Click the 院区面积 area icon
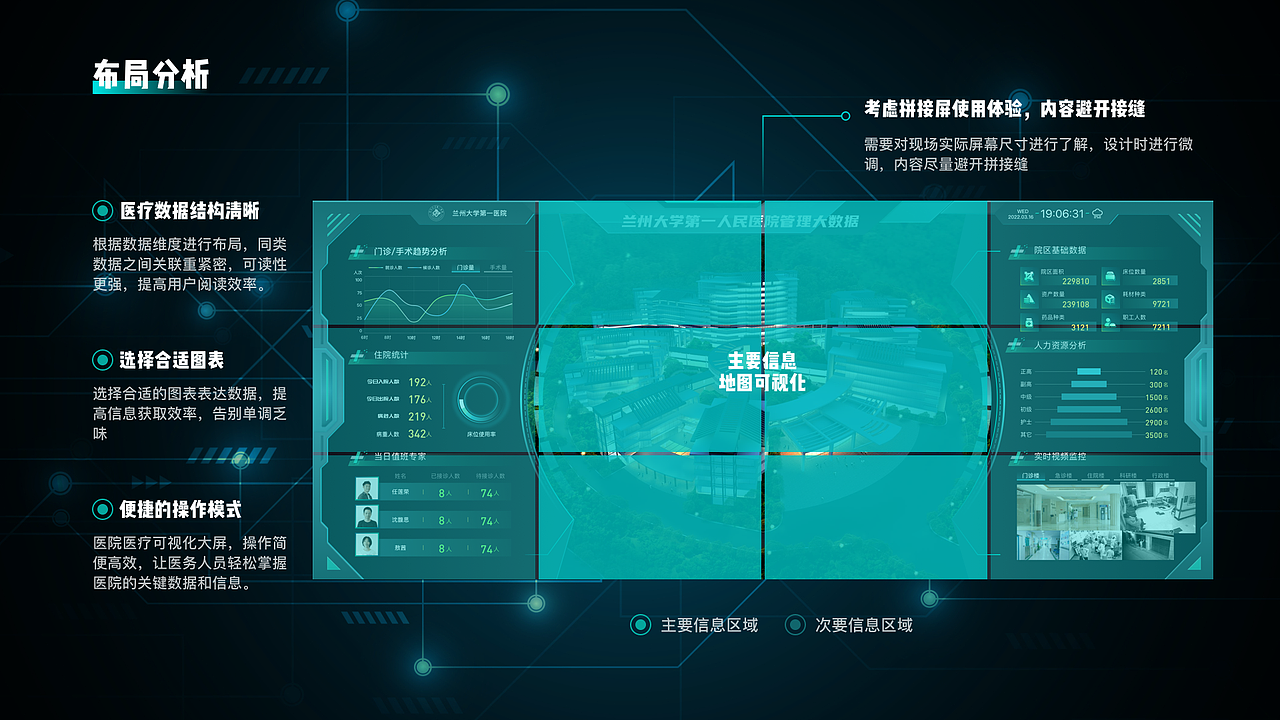Image resolution: width=1280 pixels, height=720 pixels. pos(1029,276)
